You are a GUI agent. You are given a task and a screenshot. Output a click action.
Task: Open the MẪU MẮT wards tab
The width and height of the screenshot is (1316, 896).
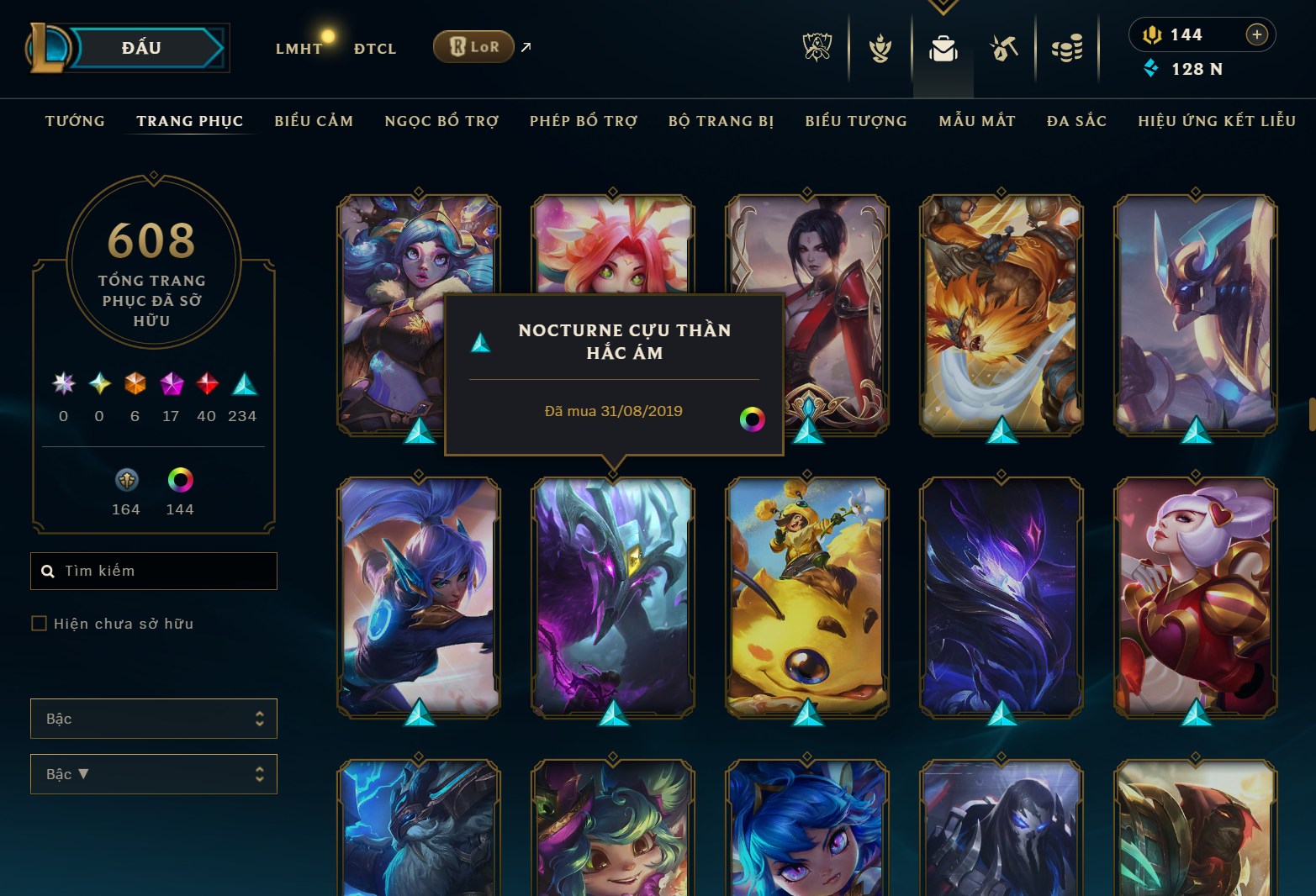point(977,121)
